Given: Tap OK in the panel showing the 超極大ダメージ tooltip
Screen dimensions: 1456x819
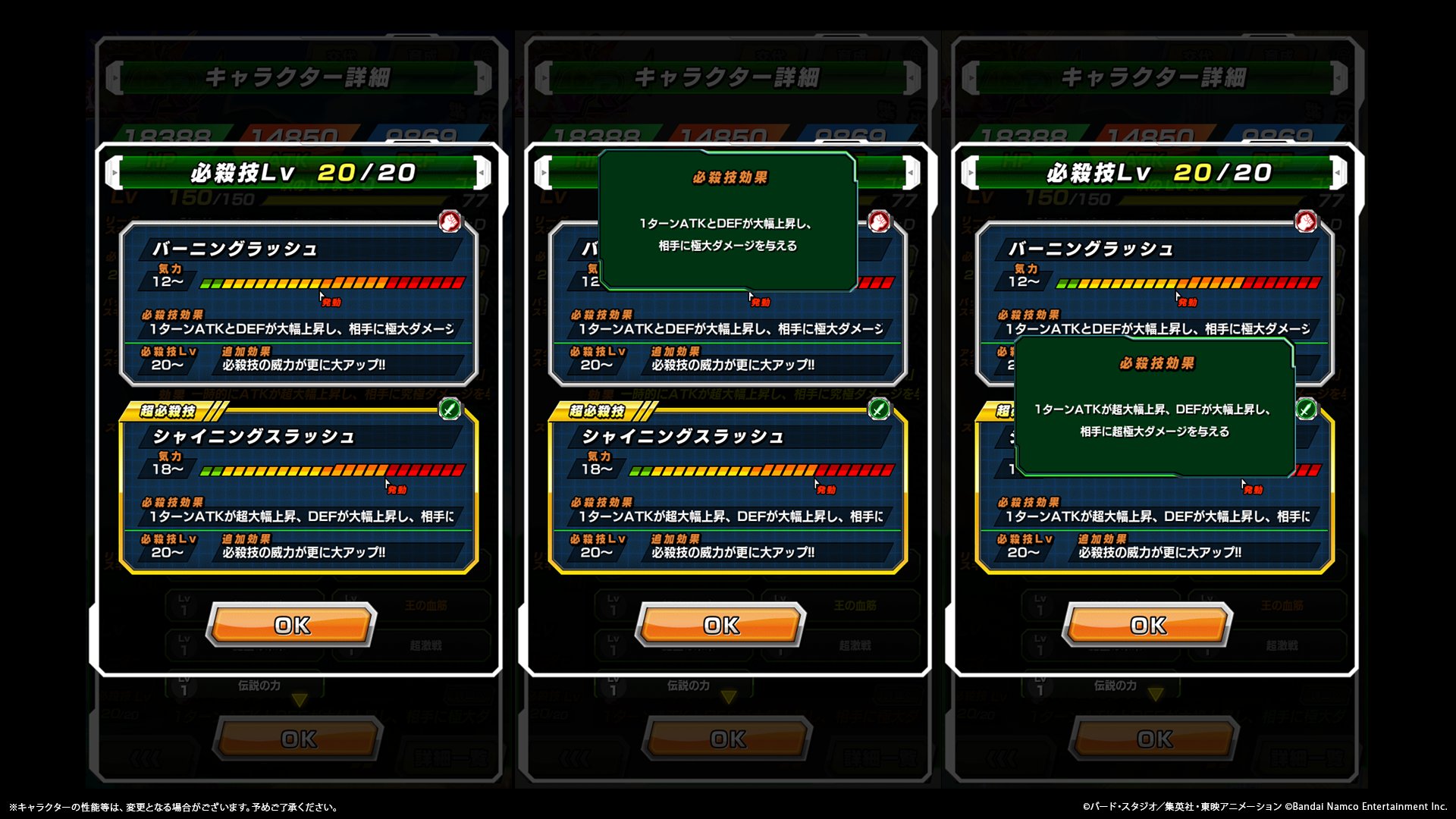Looking at the screenshot, I should pyautogui.click(x=1148, y=625).
